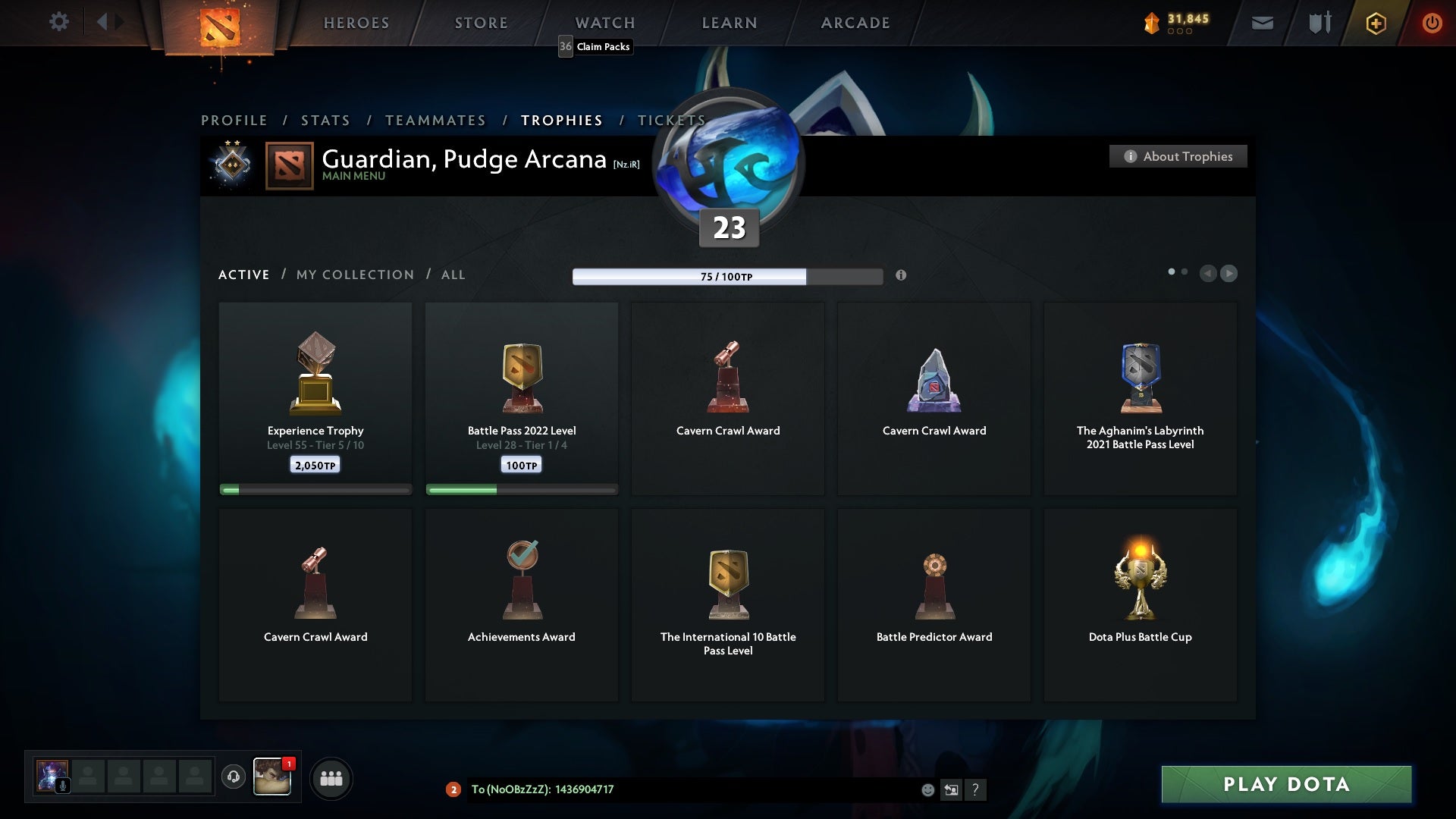Viewport: 1456px width, 819px height.
Task: Click the headphones voice chat icon
Action: [234, 778]
